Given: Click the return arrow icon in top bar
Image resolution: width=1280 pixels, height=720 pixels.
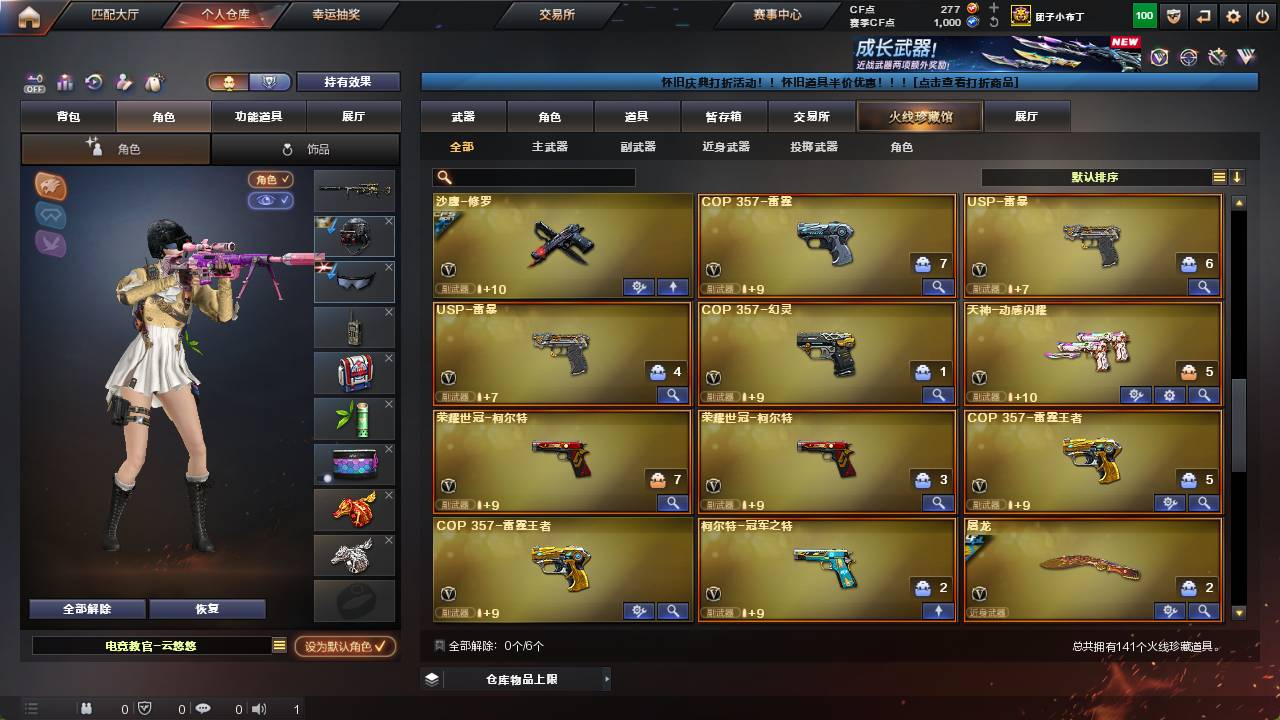Looking at the screenshot, I should tap(1203, 15).
